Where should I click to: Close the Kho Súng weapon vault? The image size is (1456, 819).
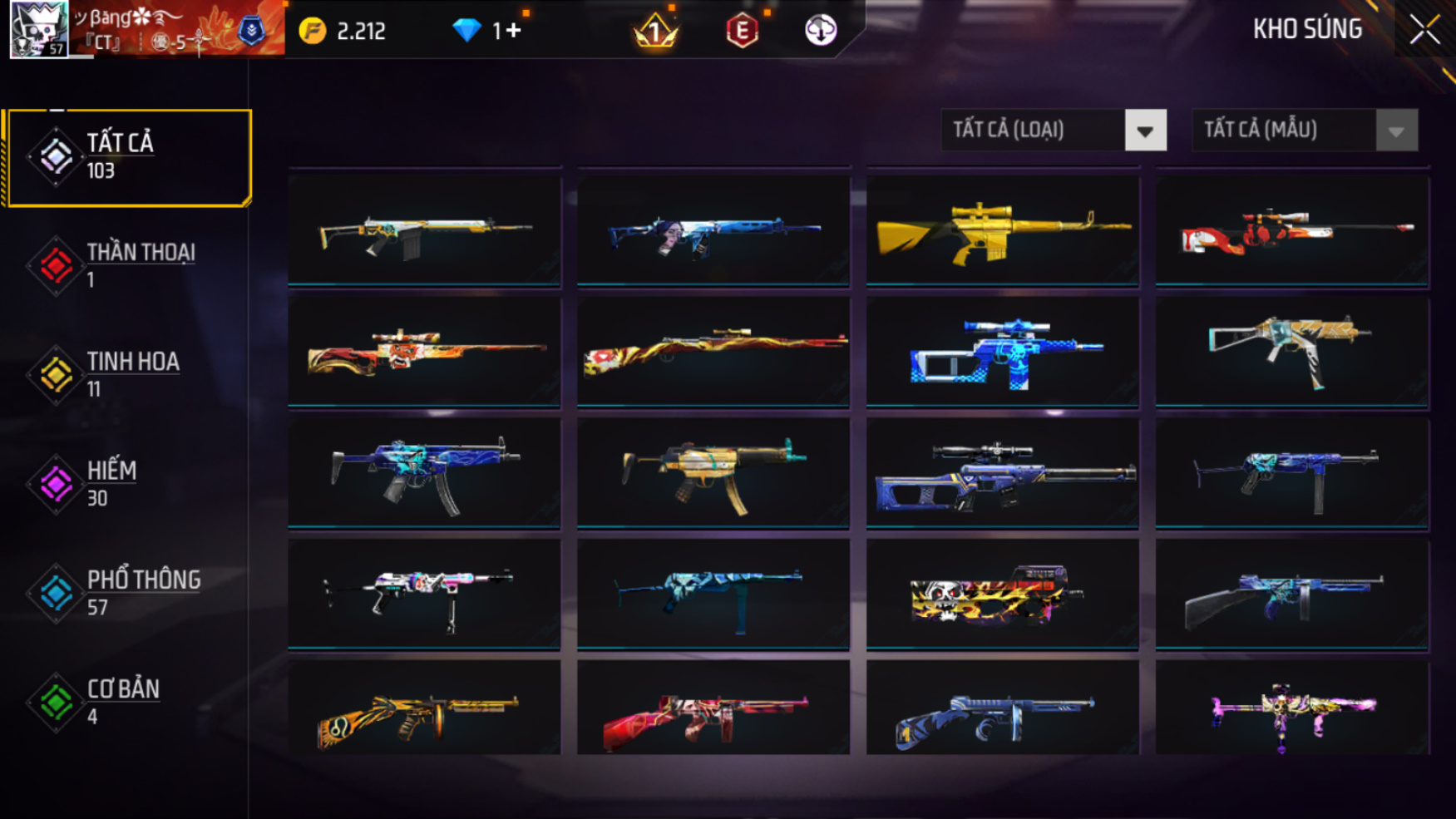[1424, 30]
